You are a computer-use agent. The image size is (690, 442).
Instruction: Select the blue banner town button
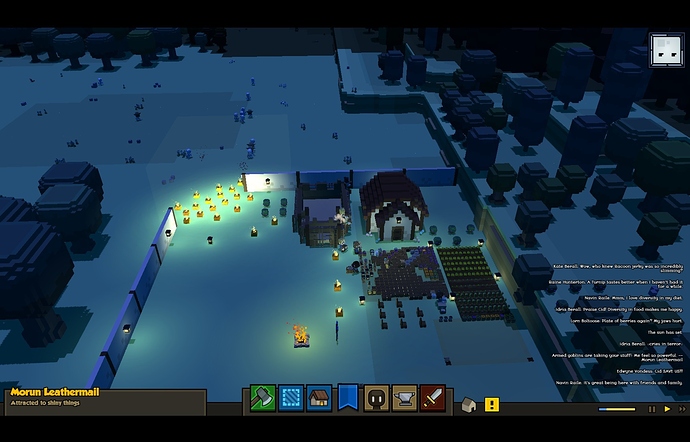click(x=348, y=398)
